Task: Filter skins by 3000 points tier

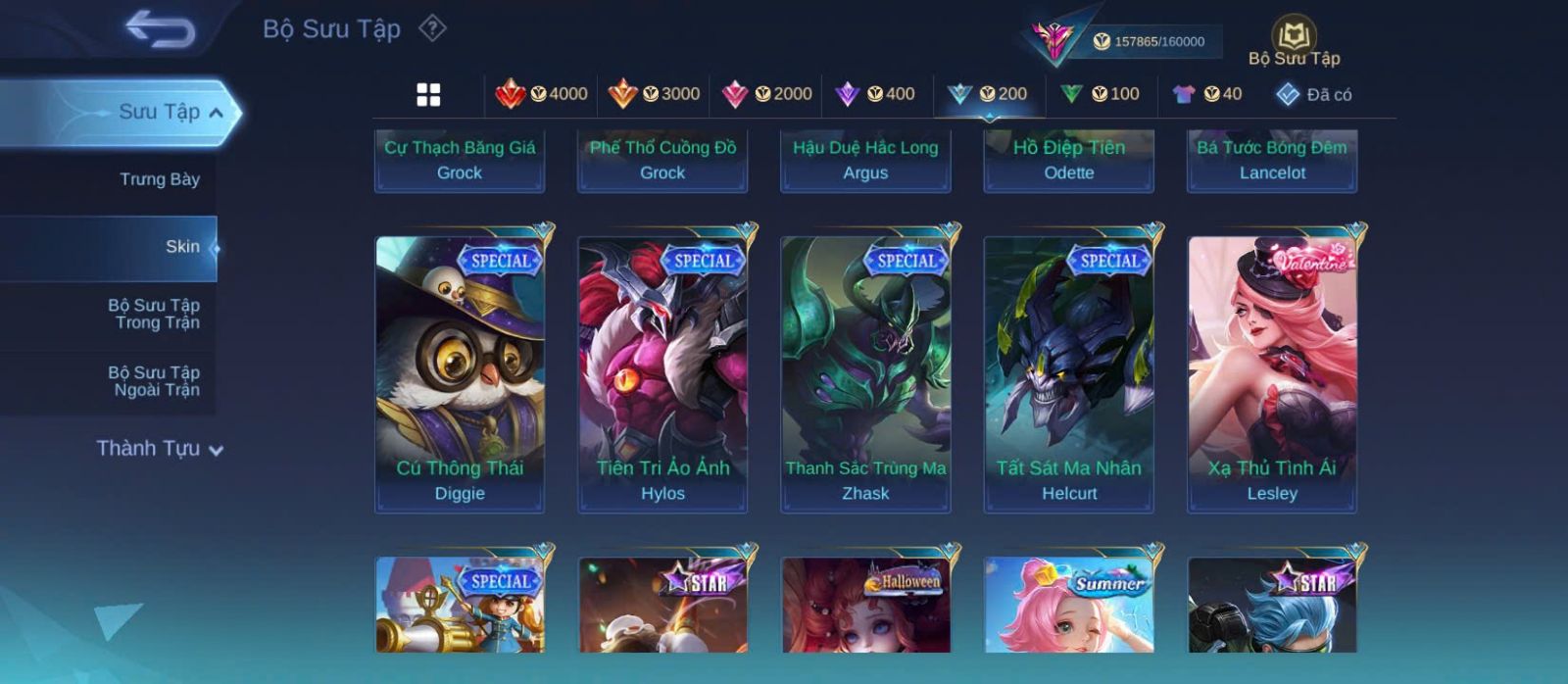Action: (654, 94)
